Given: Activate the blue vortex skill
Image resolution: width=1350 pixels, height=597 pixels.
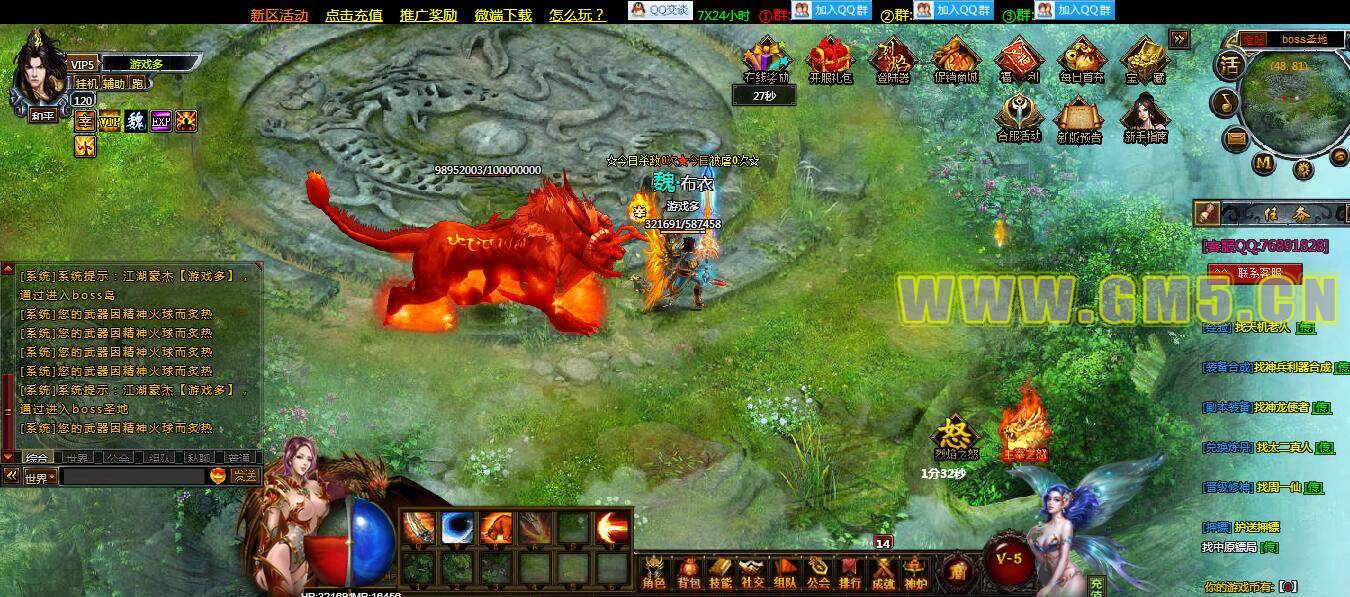Looking at the screenshot, I should 459,527.
